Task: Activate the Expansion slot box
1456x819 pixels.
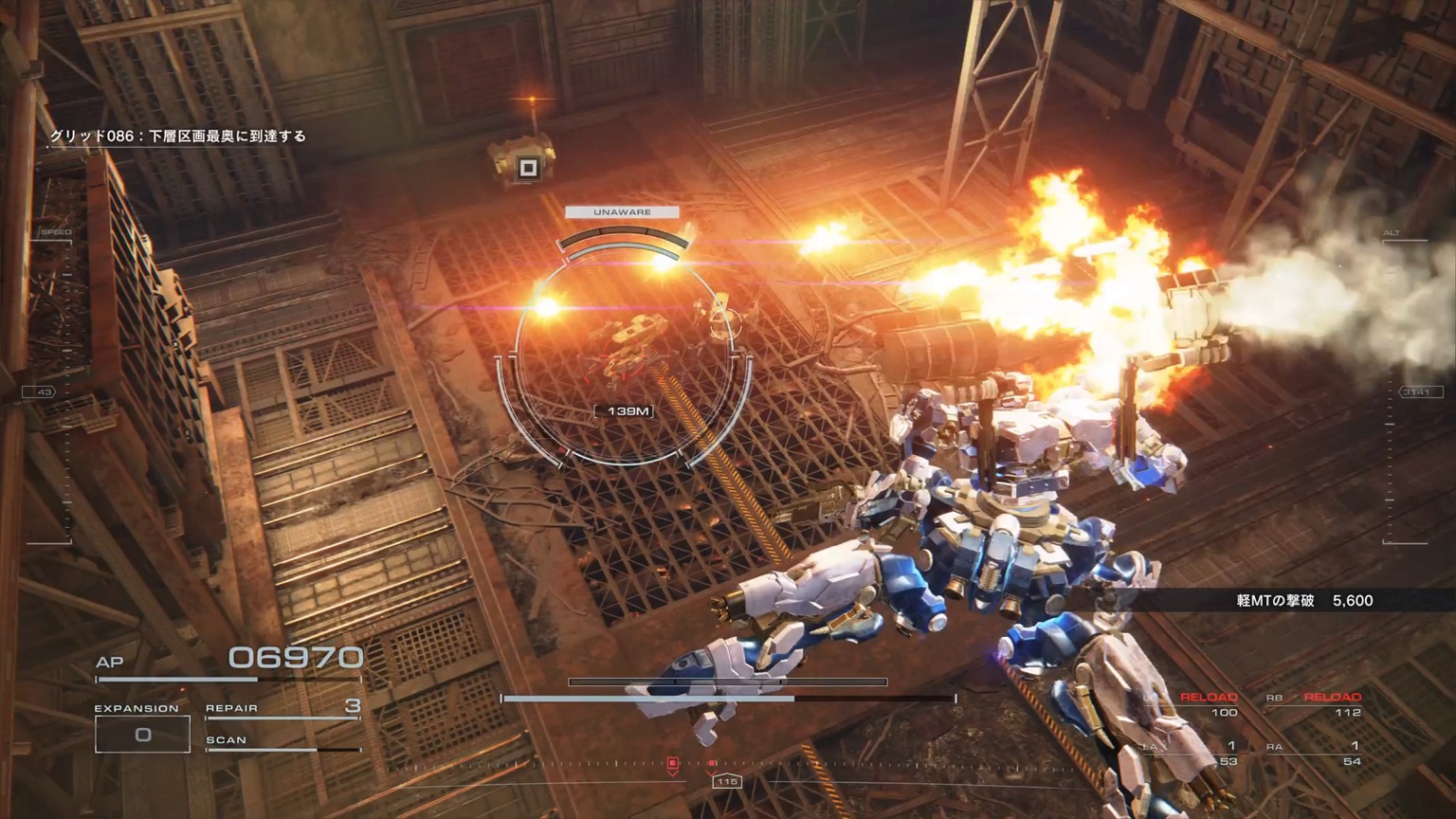Action: click(142, 735)
